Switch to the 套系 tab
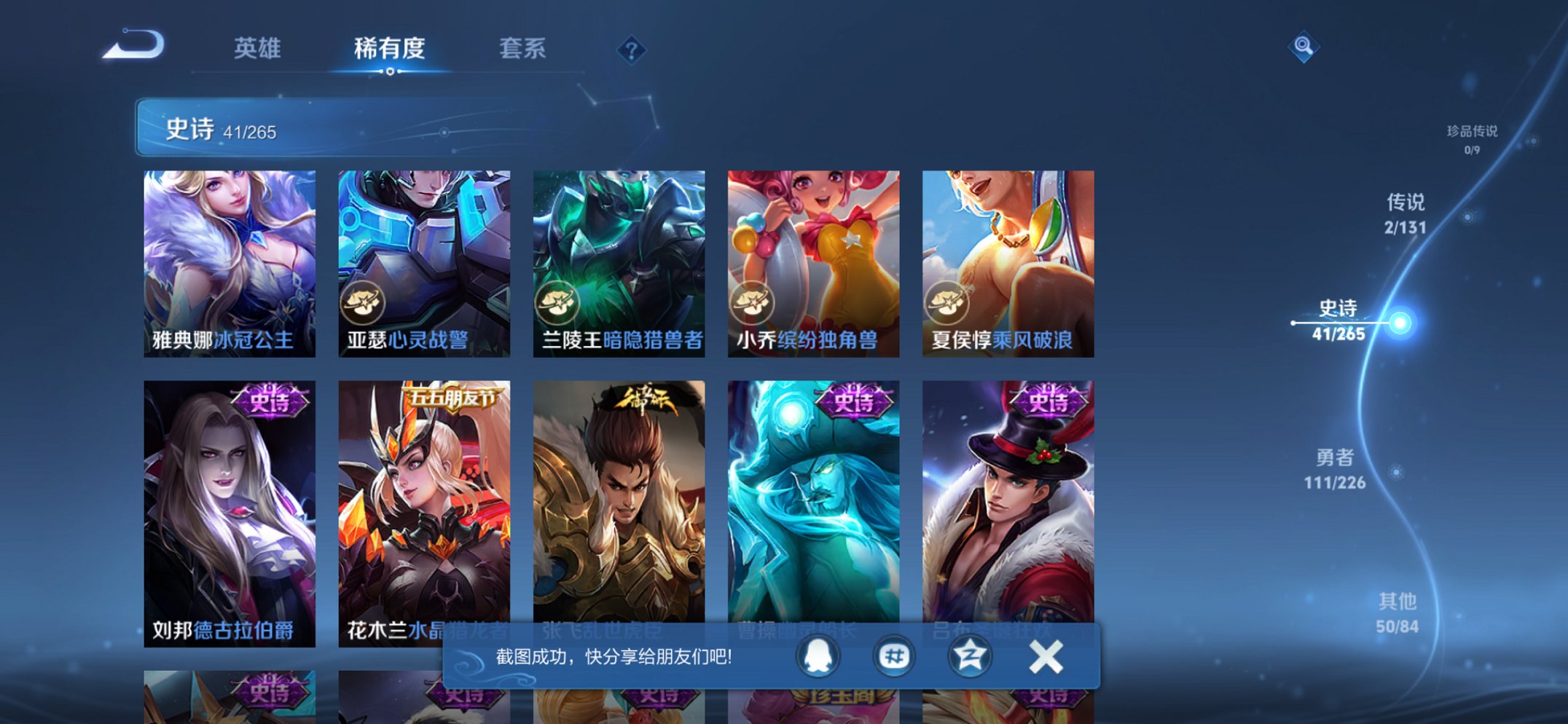1568x724 pixels. pos(523,50)
